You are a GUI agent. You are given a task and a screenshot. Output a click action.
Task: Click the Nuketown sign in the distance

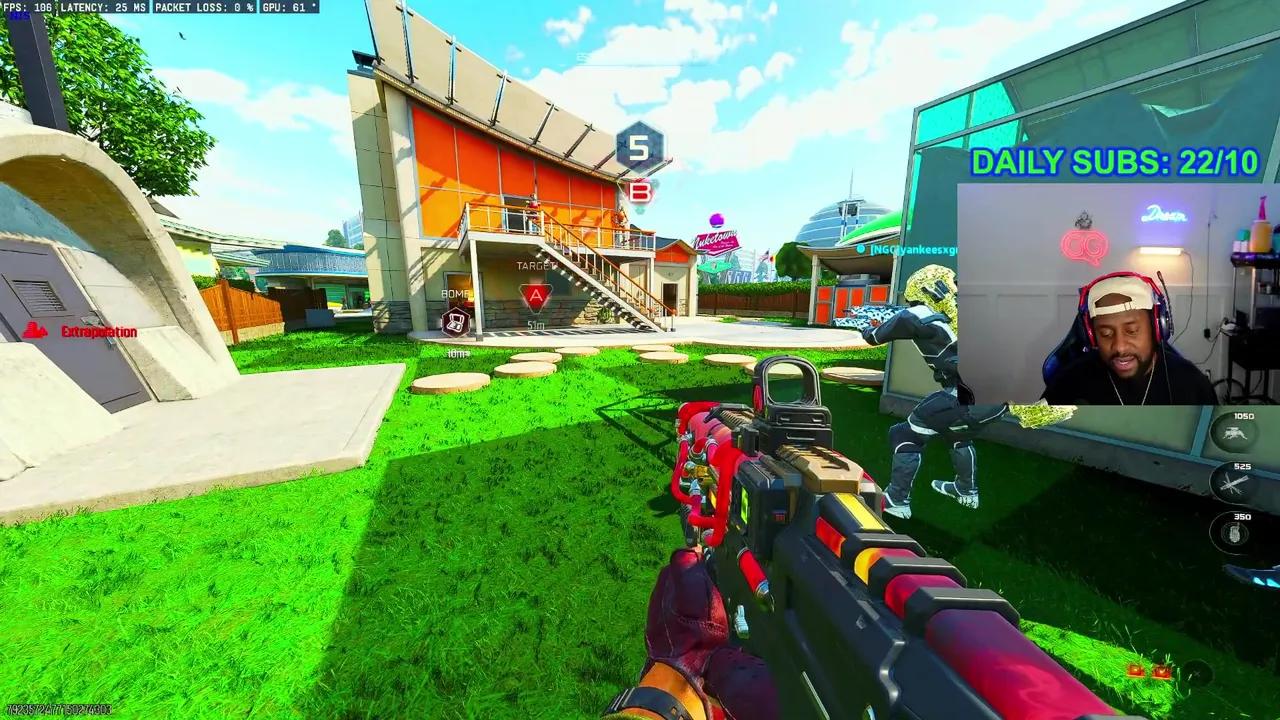pos(716,240)
